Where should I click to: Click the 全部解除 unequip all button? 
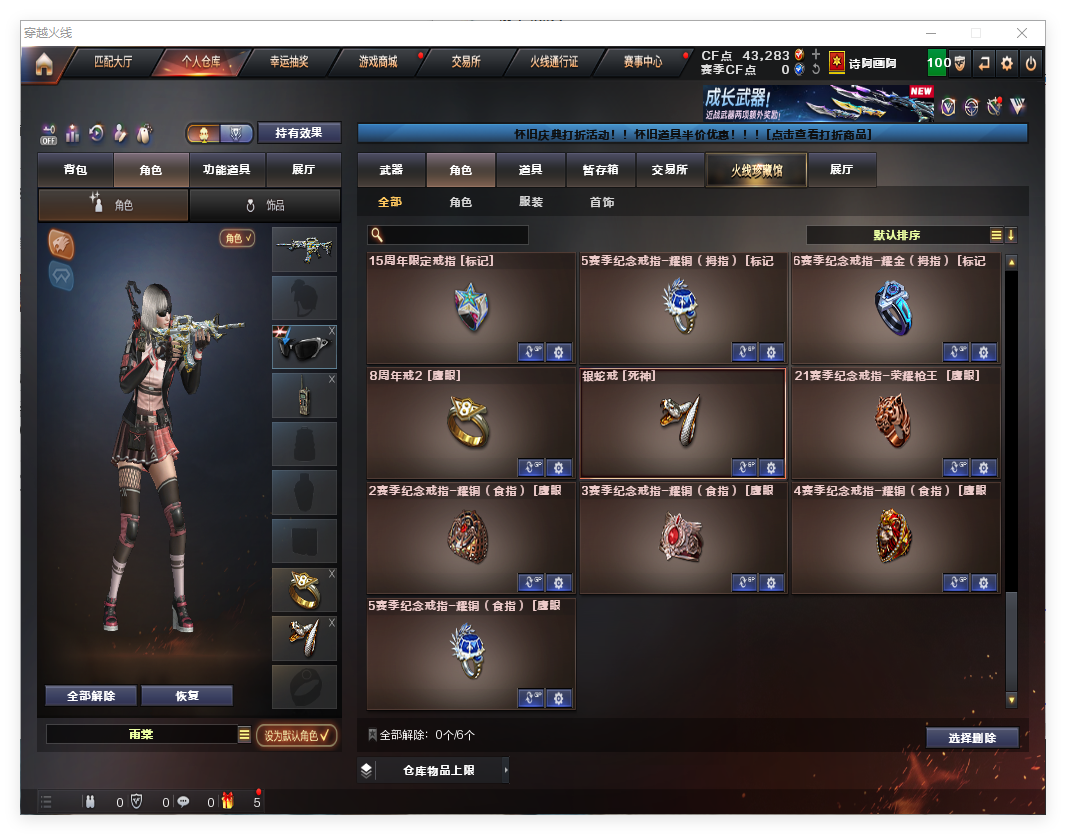point(91,696)
